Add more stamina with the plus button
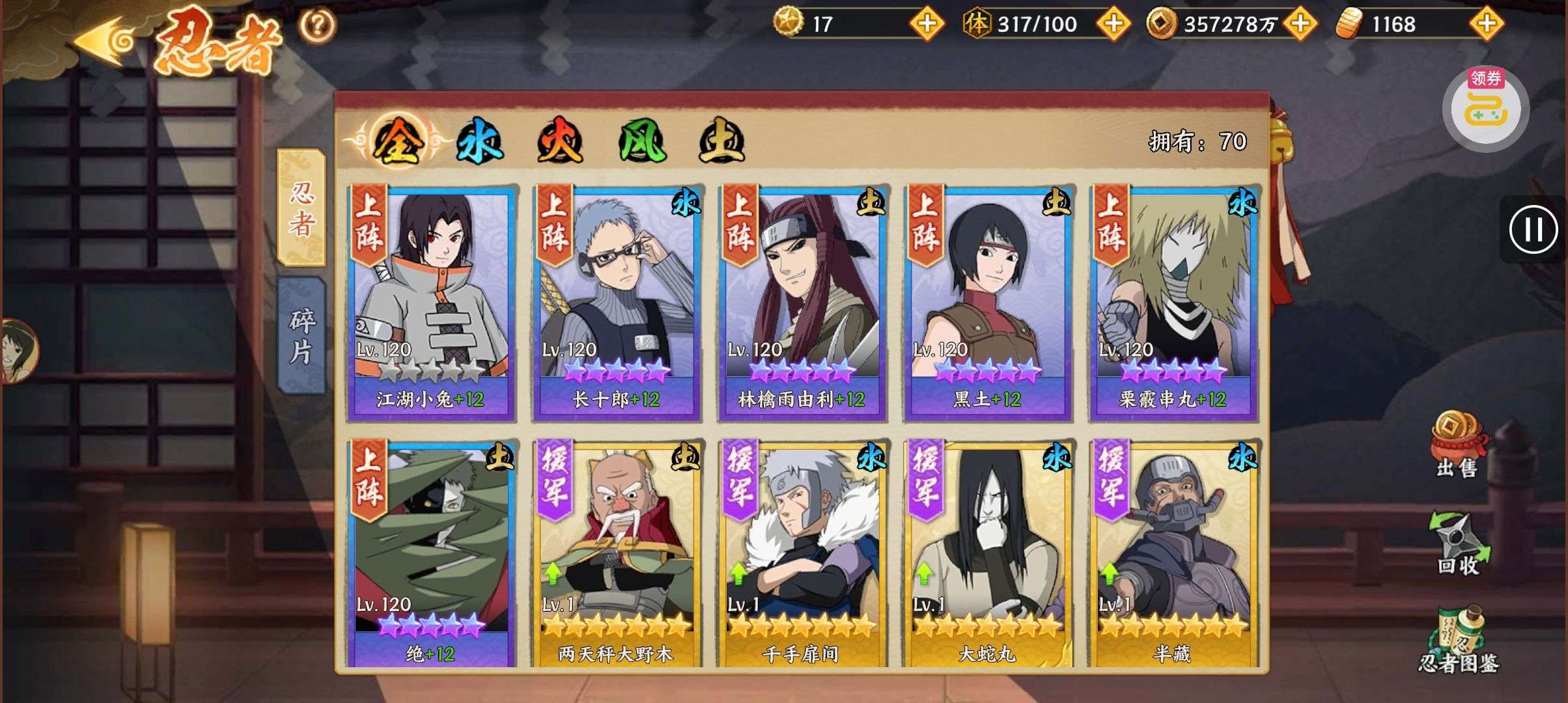 click(1113, 24)
